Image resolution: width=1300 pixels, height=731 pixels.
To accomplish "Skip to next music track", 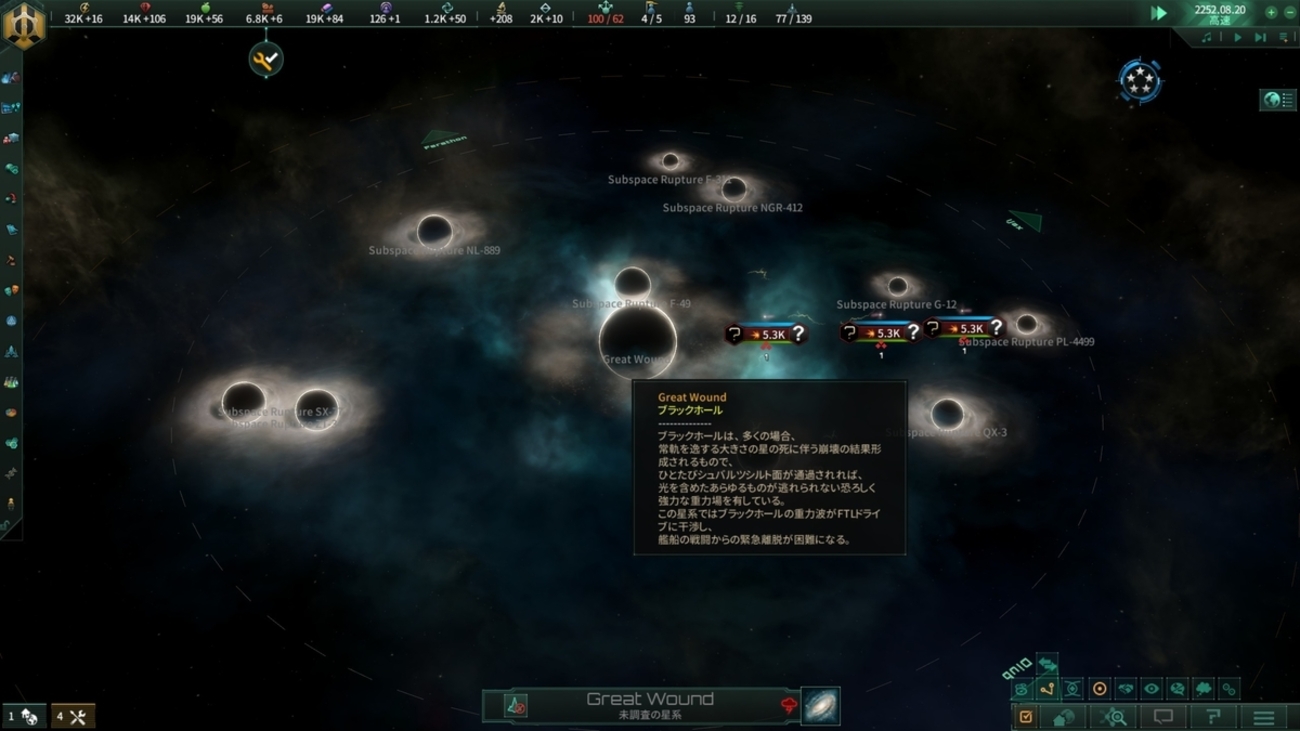I will coord(1260,38).
